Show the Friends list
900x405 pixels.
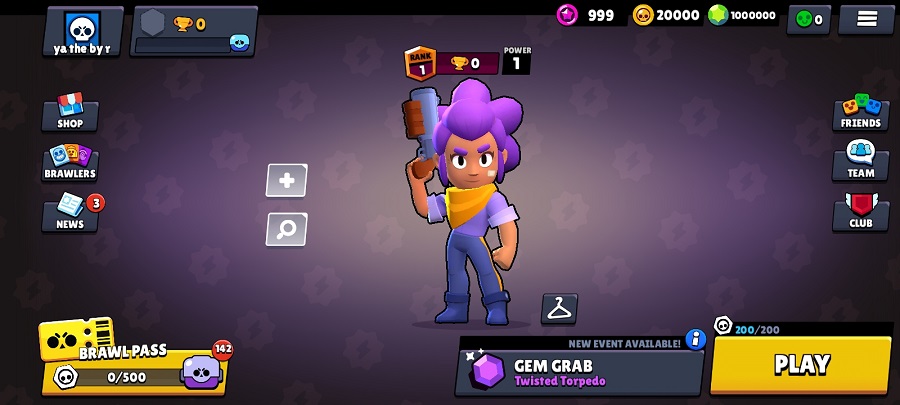click(860, 113)
